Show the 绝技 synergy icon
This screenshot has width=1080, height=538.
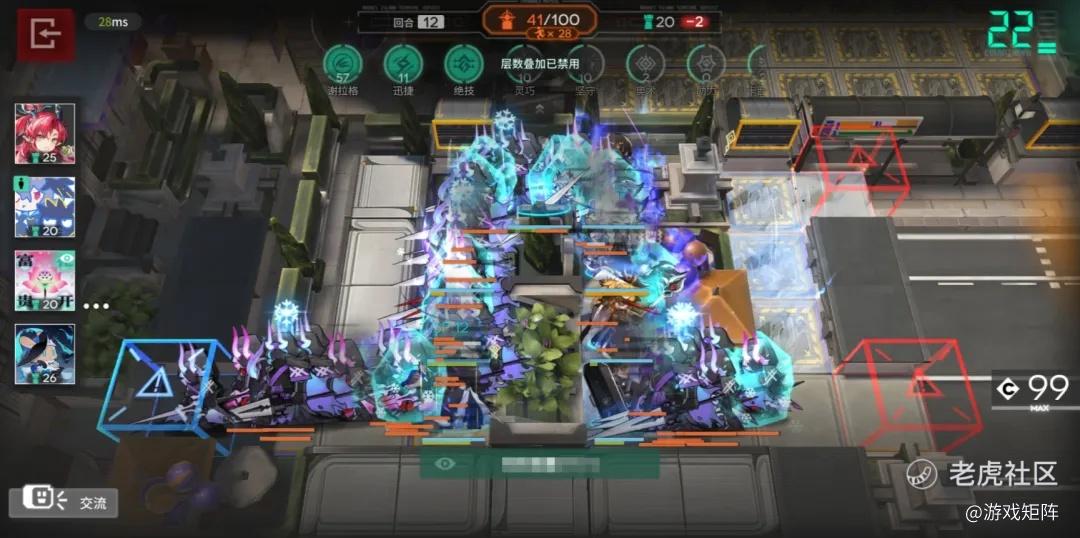[x=463, y=64]
